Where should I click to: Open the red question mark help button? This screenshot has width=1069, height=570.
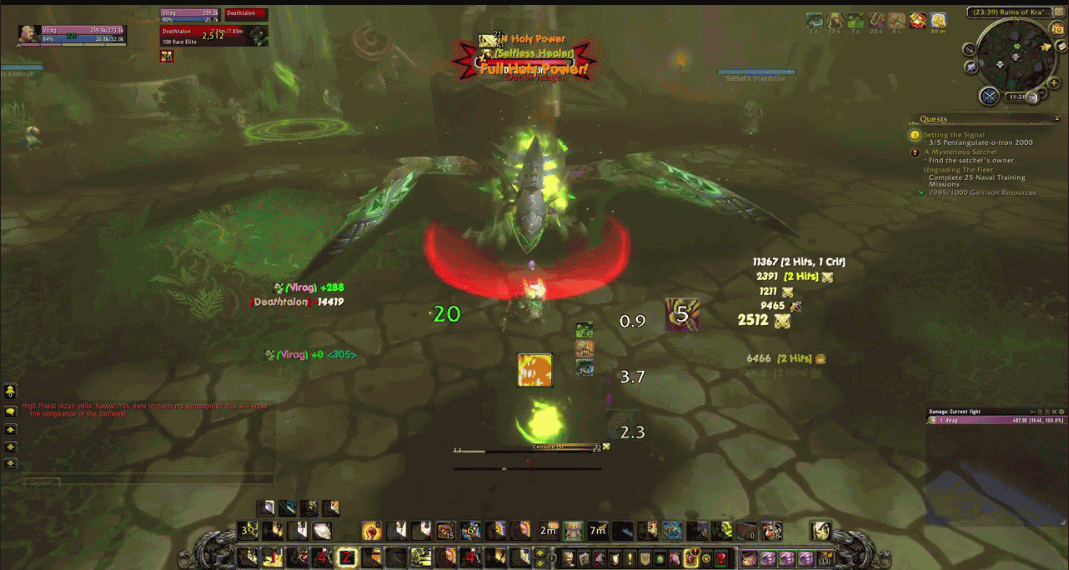pyautogui.click(x=721, y=558)
